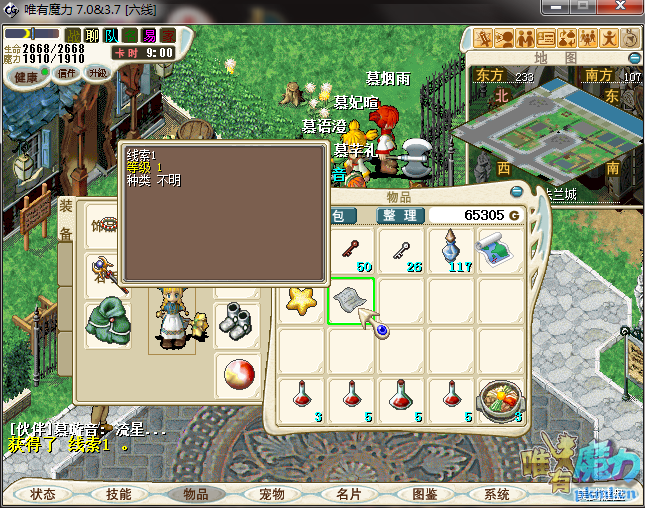Open the 名片 name card menu
This screenshot has width=645, height=508.
[x=347, y=494]
